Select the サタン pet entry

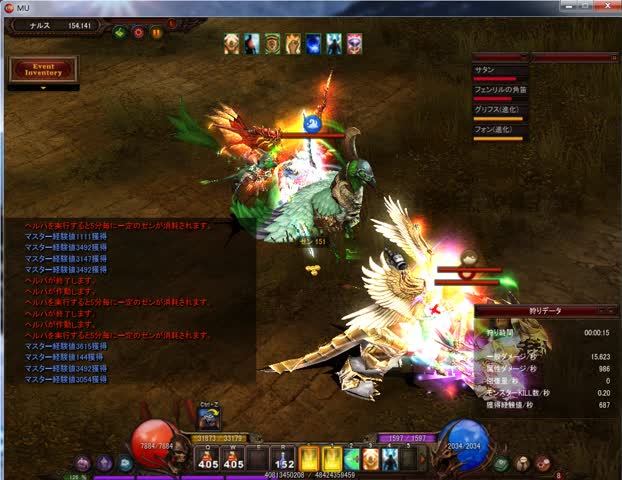(498, 71)
